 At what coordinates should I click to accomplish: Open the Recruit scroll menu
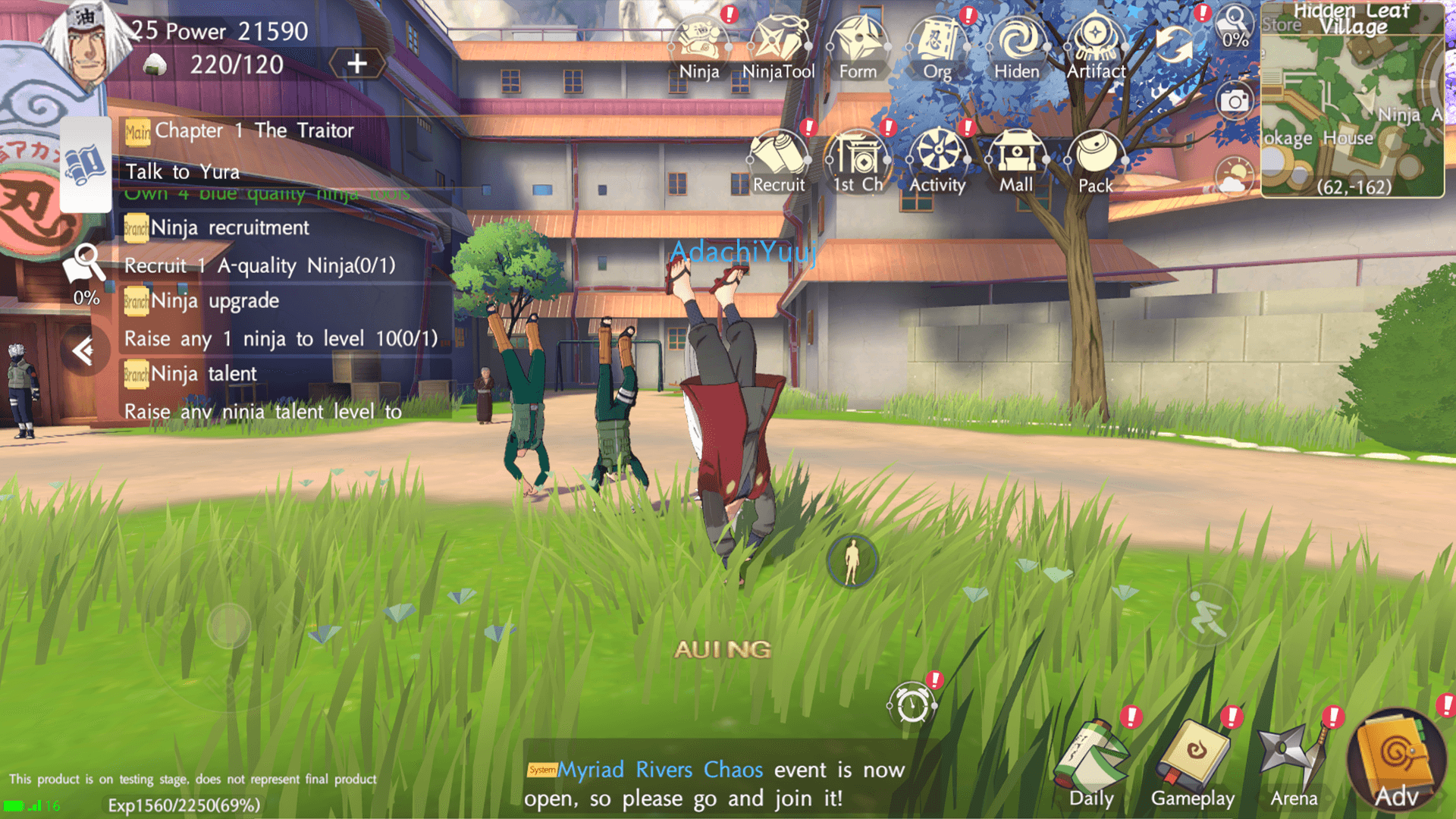pyautogui.click(x=778, y=158)
